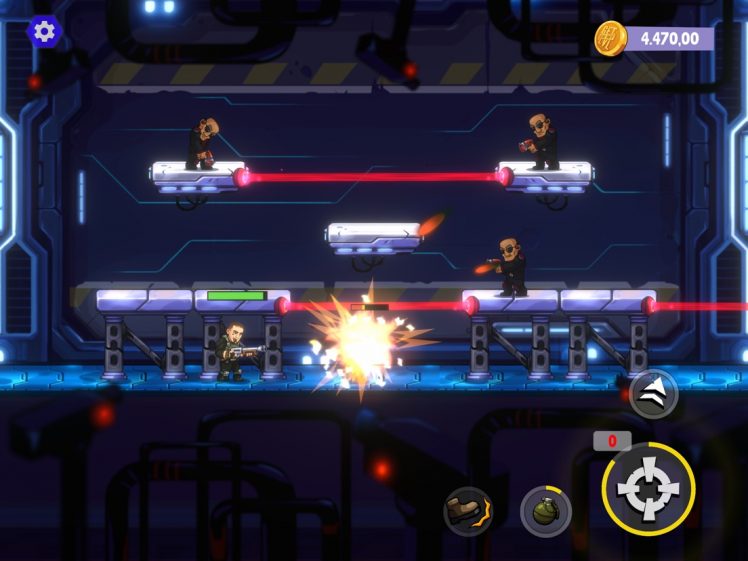748x561 pixels.
Task: Tap the crosshair fire button
Action: click(x=648, y=489)
